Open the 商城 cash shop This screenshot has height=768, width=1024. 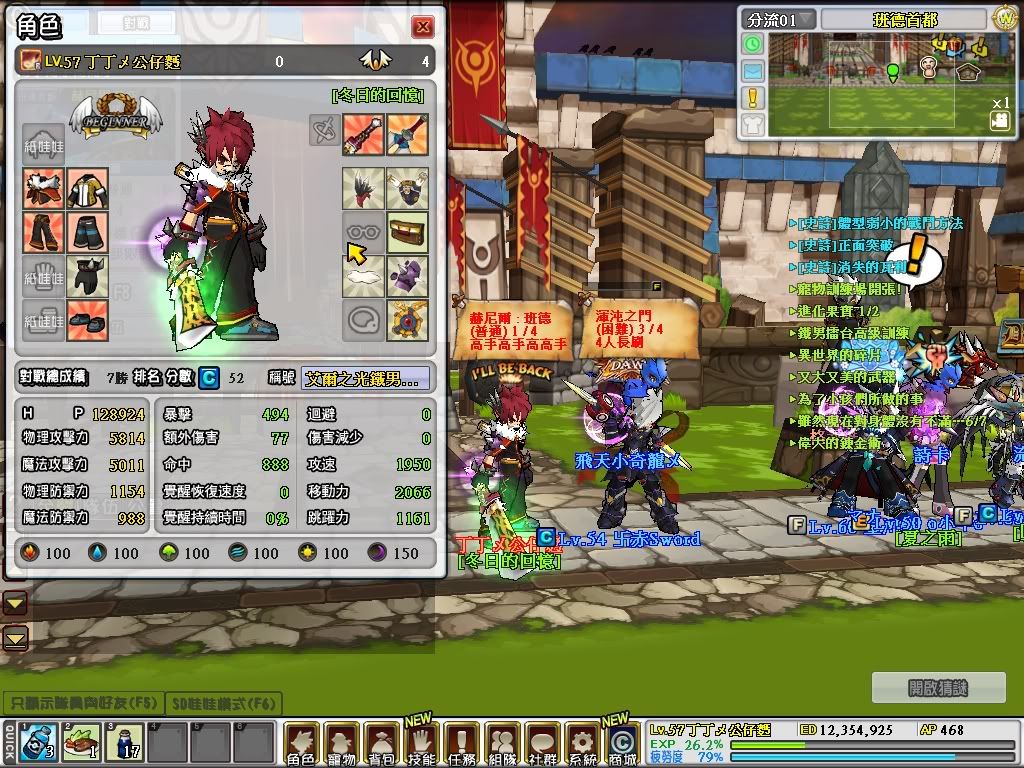click(x=622, y=744)
